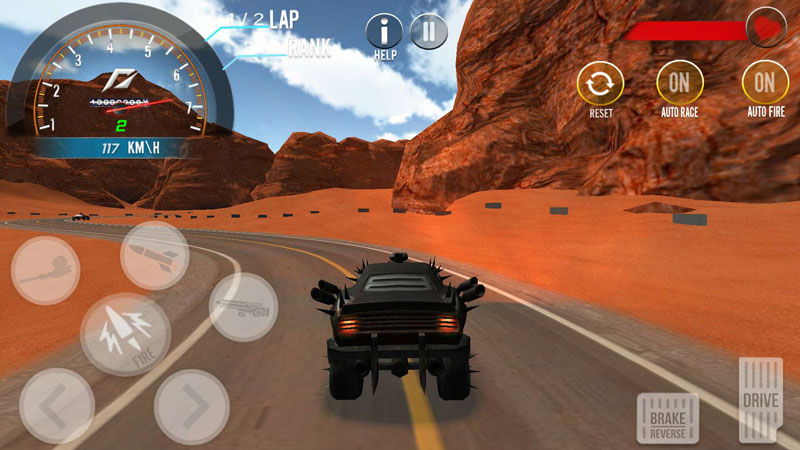This screenshot has width=800, height=450.
Task: Toggle Auto Race off
Action: [x=679, y=82]
